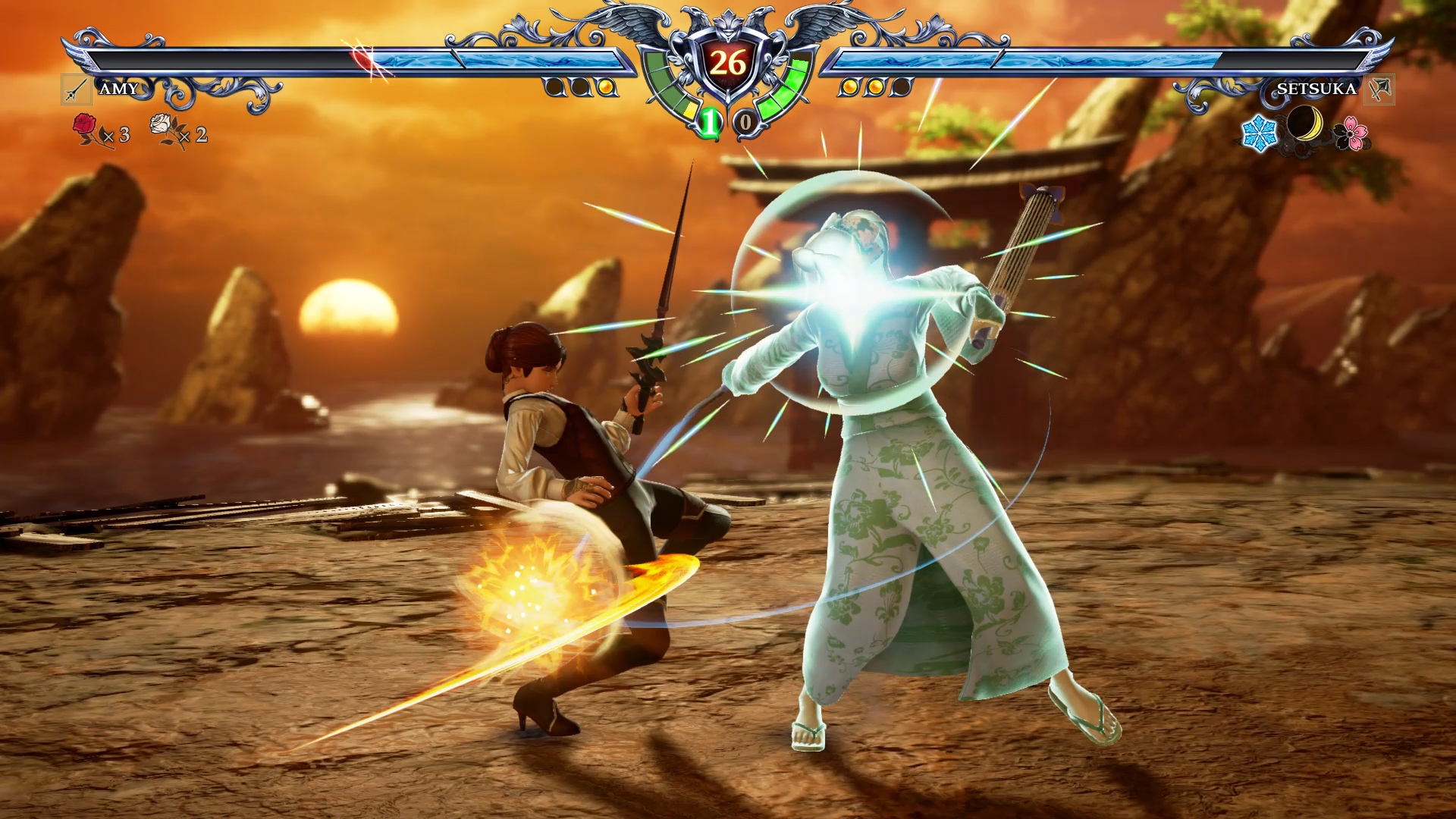Viewport: 1456px width, 819px height.
Task: Select Setsuka's pink cherry blossom icon
Action: [1351, 133]
